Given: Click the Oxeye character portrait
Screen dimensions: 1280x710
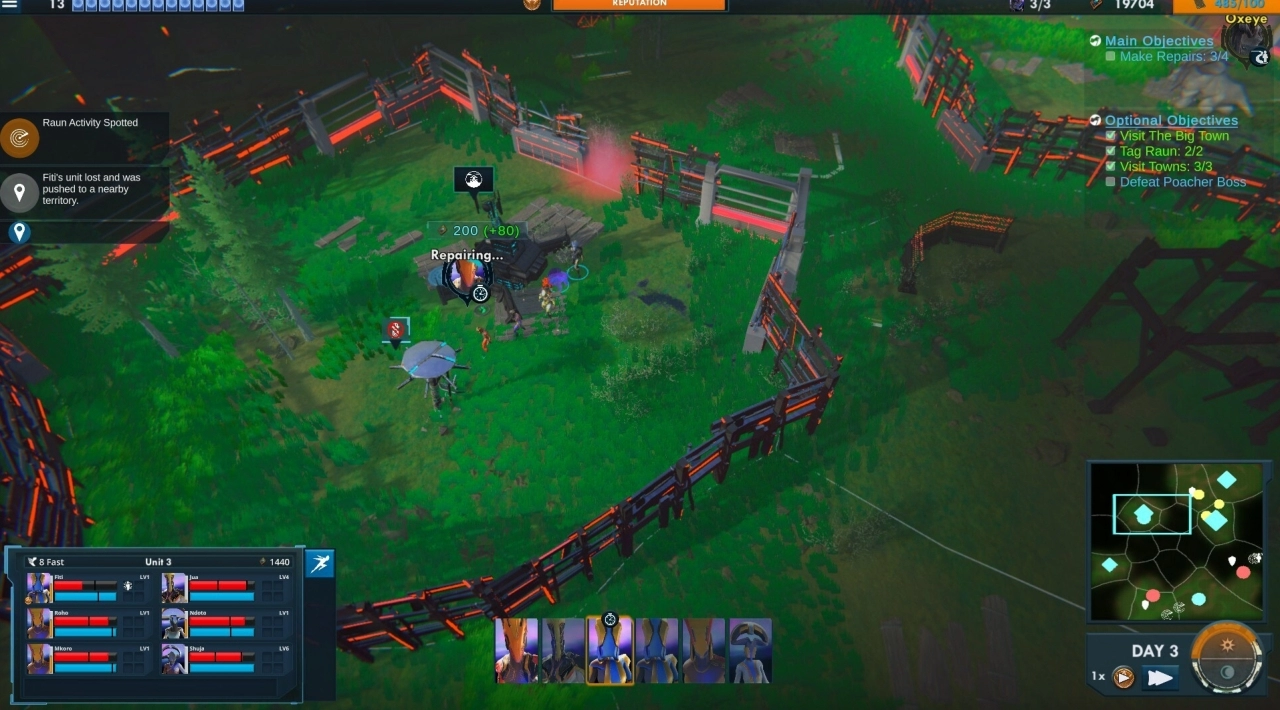Looking at the screenshot, I should (x=1246, y=42).
